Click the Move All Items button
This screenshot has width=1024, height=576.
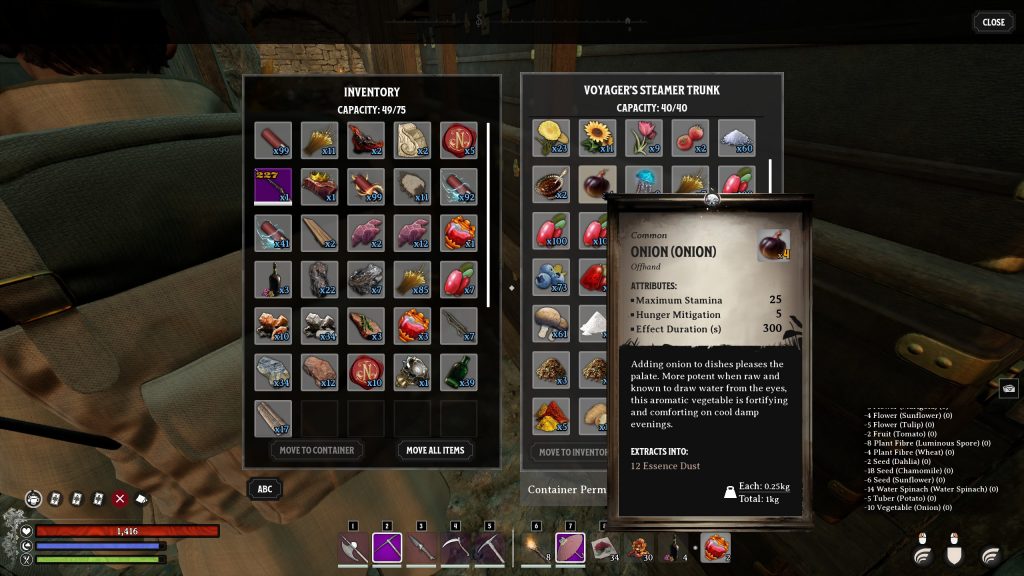pos(435,450)
